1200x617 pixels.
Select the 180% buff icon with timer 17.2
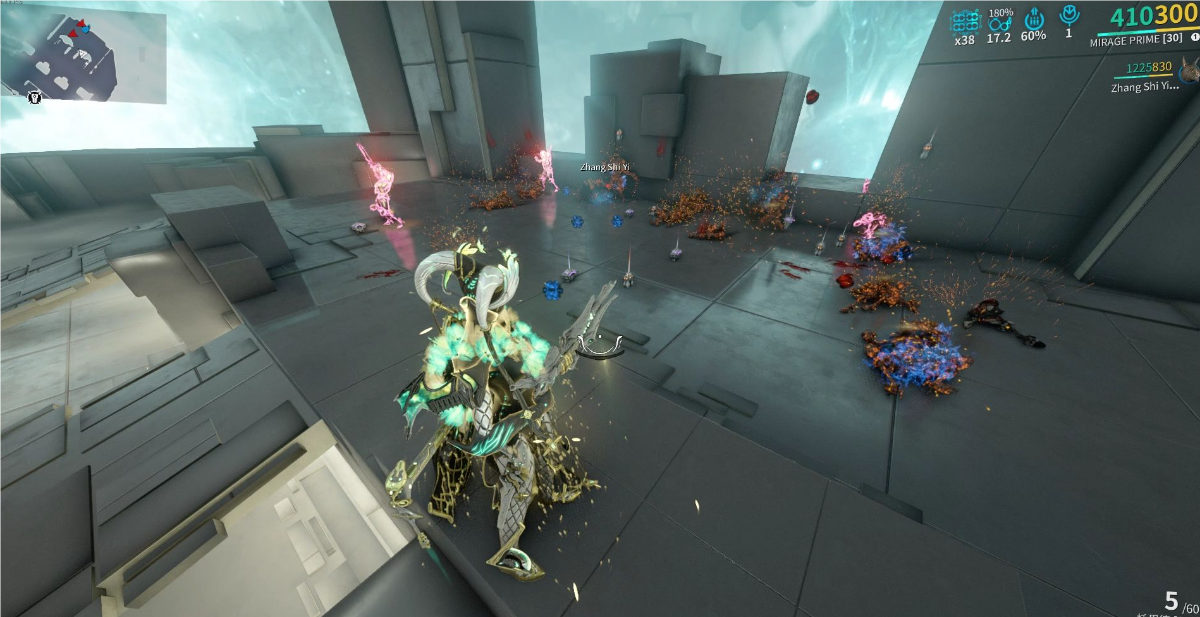point(999,23)
